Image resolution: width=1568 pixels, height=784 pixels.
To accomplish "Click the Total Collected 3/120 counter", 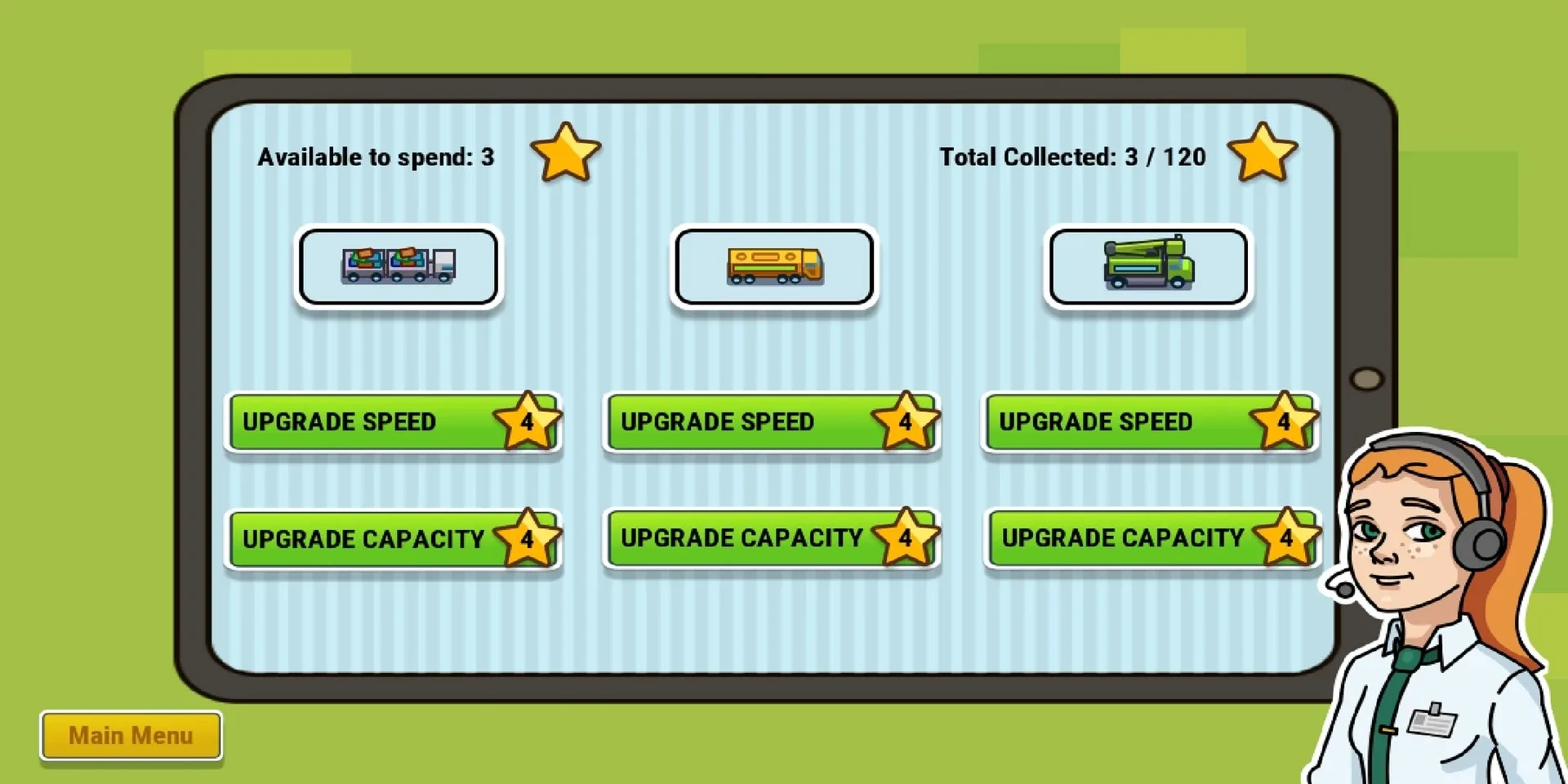I will click(1072, 157).
